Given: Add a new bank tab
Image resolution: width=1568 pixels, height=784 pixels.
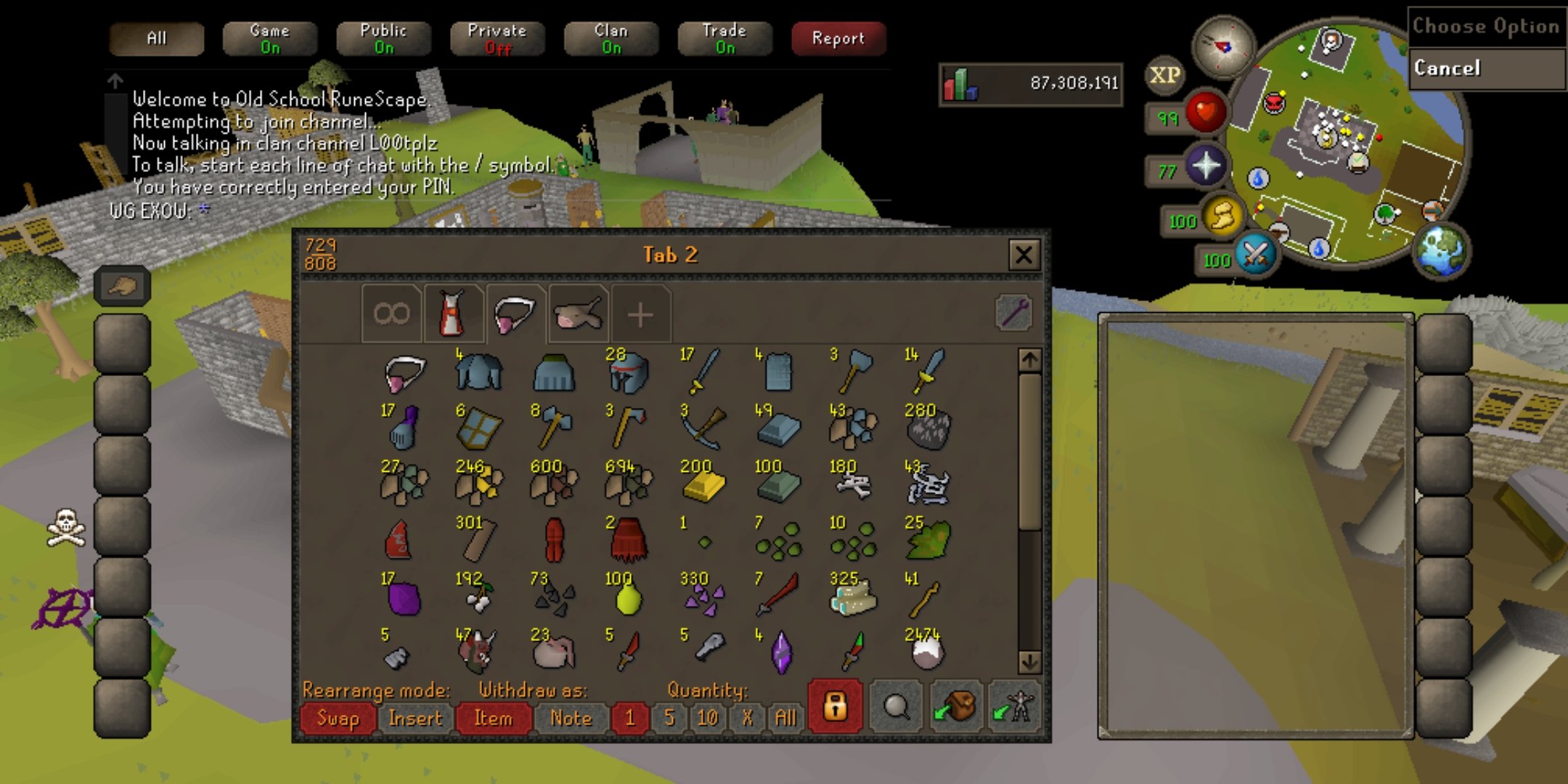Looking at the screenshot, I should tap(640, 315).
